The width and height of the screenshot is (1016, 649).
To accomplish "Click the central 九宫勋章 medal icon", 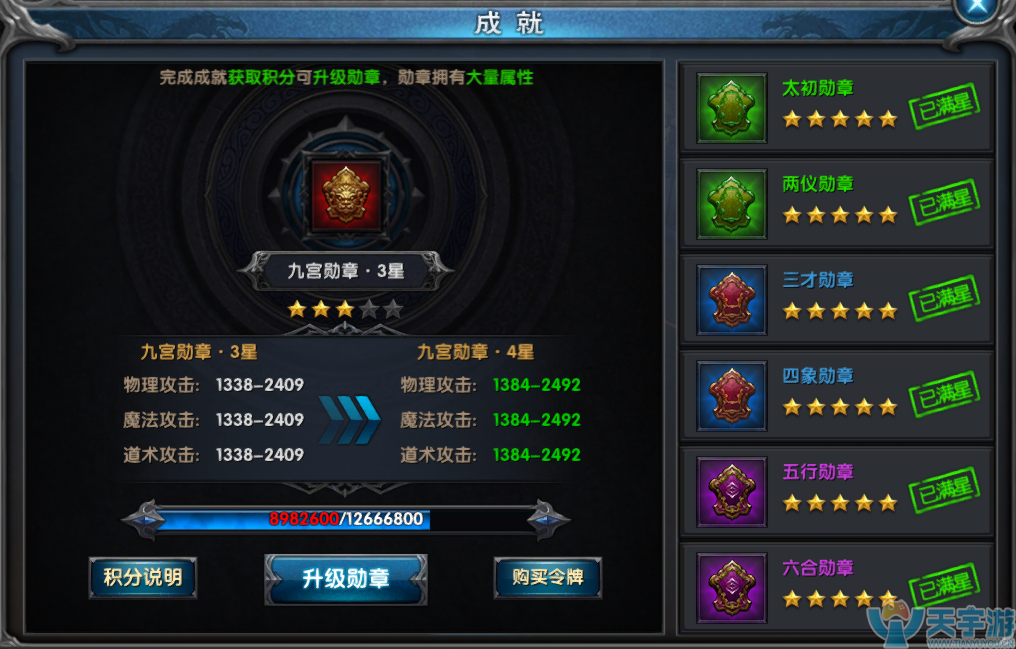I will [346, 194].
